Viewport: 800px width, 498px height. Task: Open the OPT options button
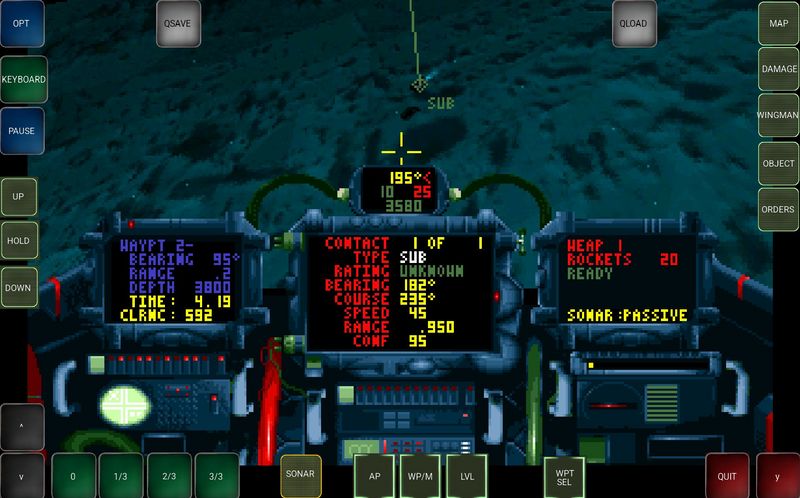[x=22, y=23]
